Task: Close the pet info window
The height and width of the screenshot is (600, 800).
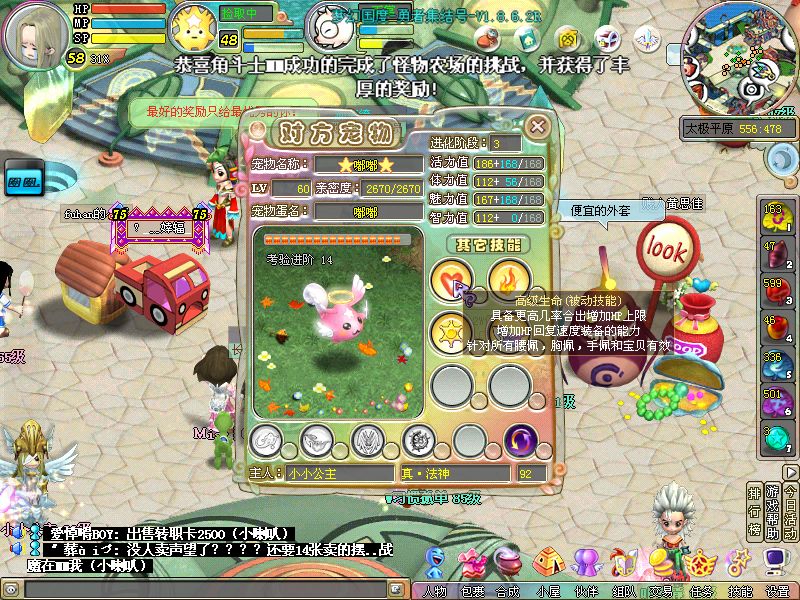Action: click(x=538, y=126)
